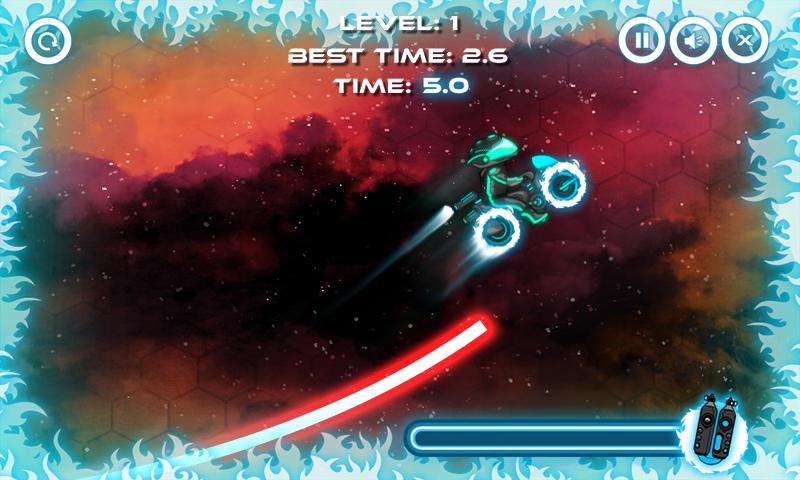Toggle the sound speaker button
The height and width of the screenshot is (480, 800).
pyautogui.click(x=692, y=41)
